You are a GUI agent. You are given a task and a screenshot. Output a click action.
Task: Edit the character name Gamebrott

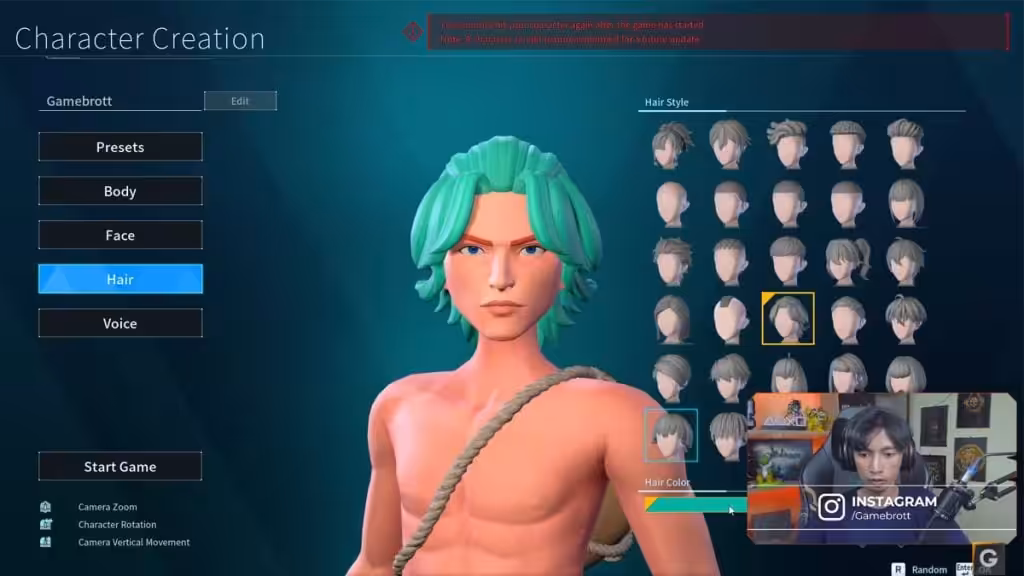[x=240, y=101]
